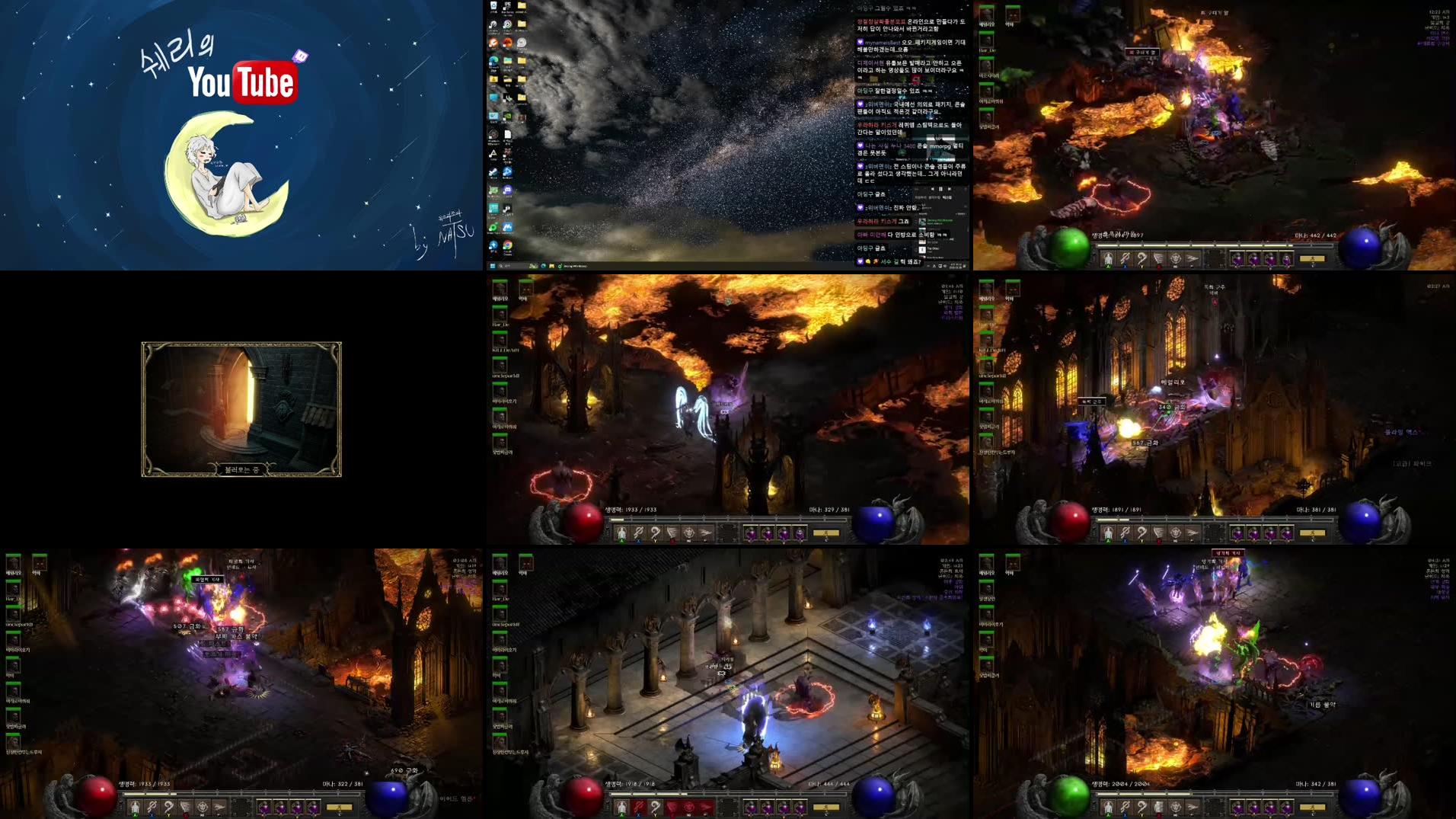Open Microsoft Edge from the taskbar
Image resolution: width=1456 pixels, height=819 pixels.
click(x=543, y=266)
